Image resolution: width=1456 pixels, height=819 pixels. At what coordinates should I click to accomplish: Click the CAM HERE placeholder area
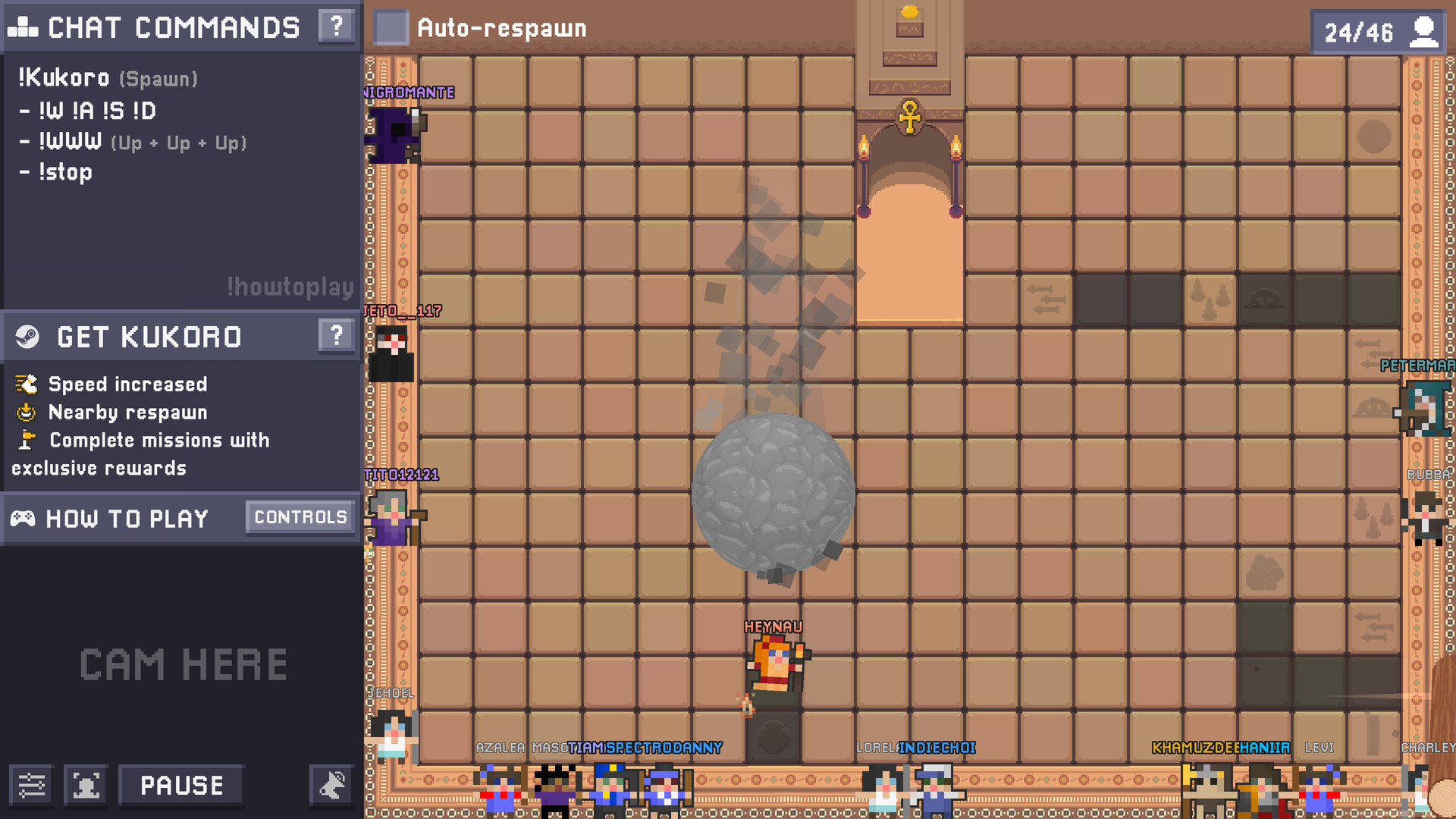pyautogui.click(x=182, y=665)
